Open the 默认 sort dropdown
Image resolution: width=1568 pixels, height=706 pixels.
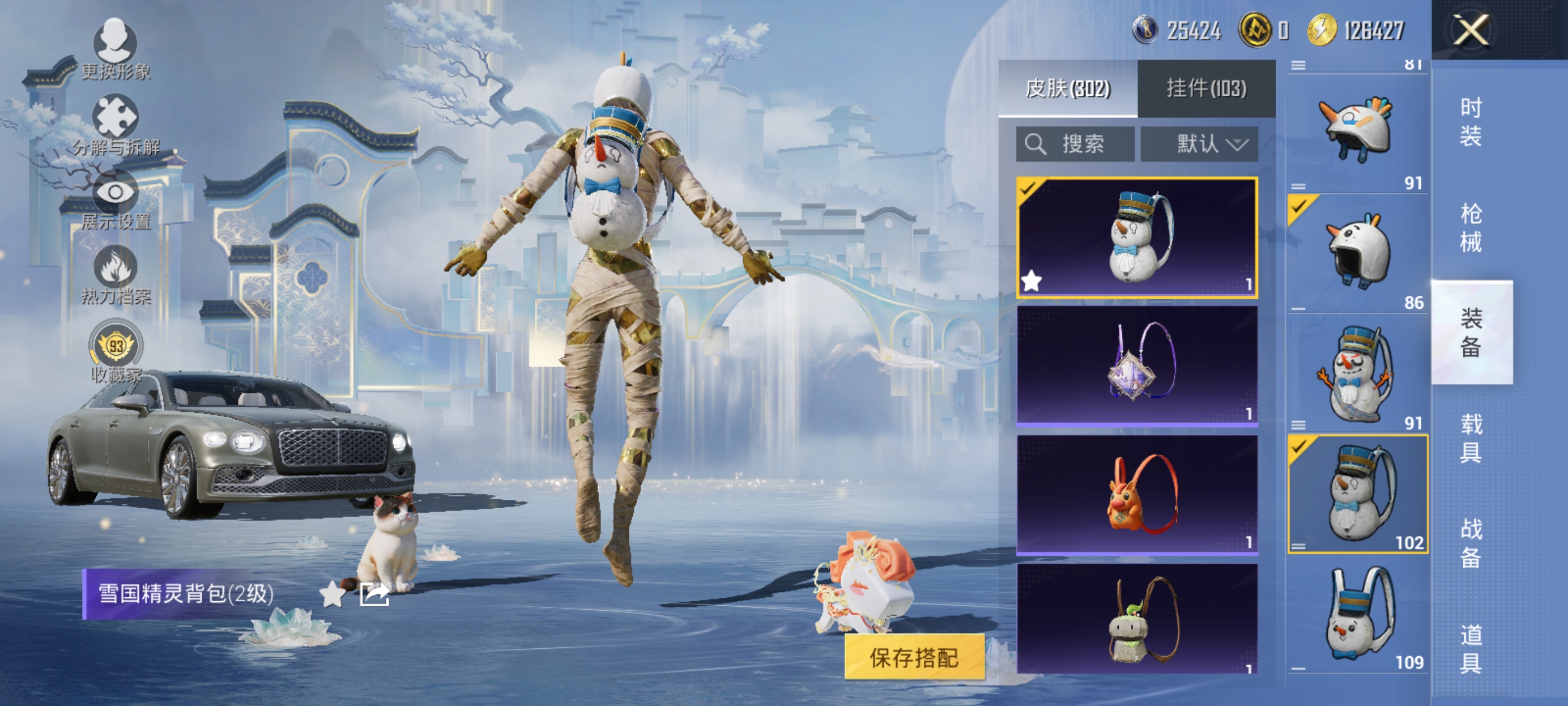pos(1199,145)
